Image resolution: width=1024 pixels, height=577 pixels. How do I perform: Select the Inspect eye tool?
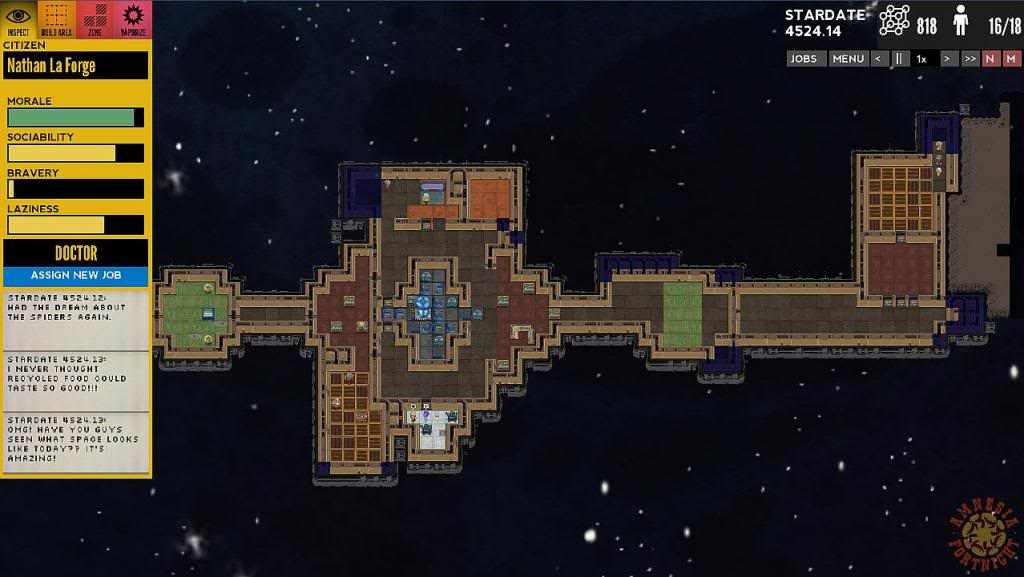tap(19, 19)
